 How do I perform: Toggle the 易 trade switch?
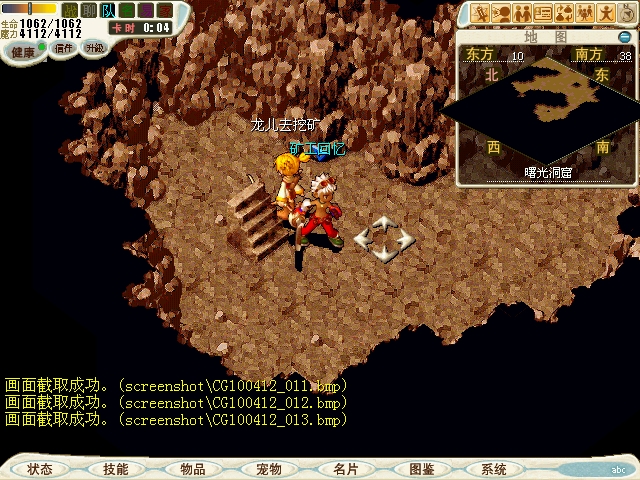point(146,10)
